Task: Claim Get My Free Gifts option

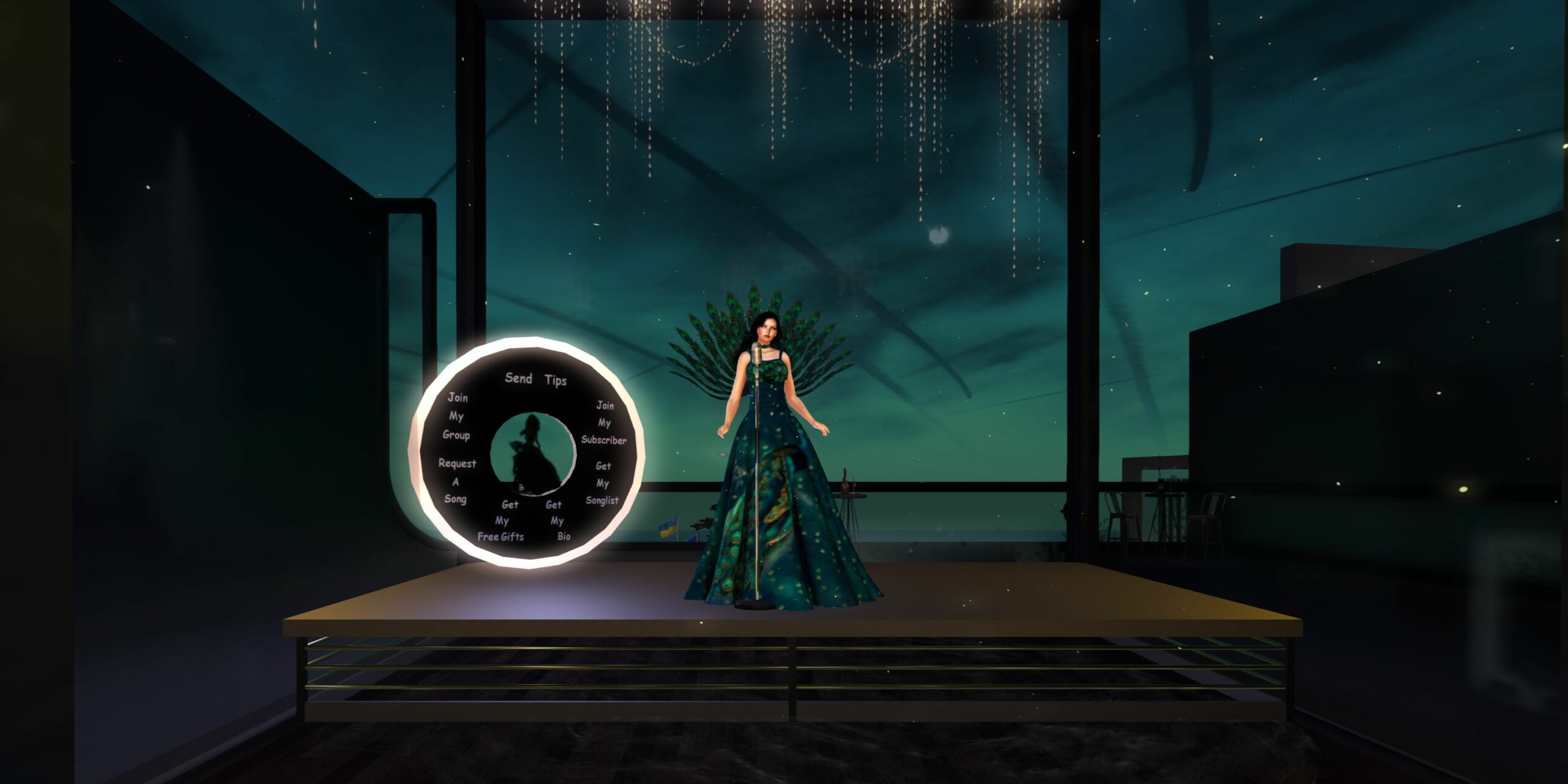Action: click(502, 521)
